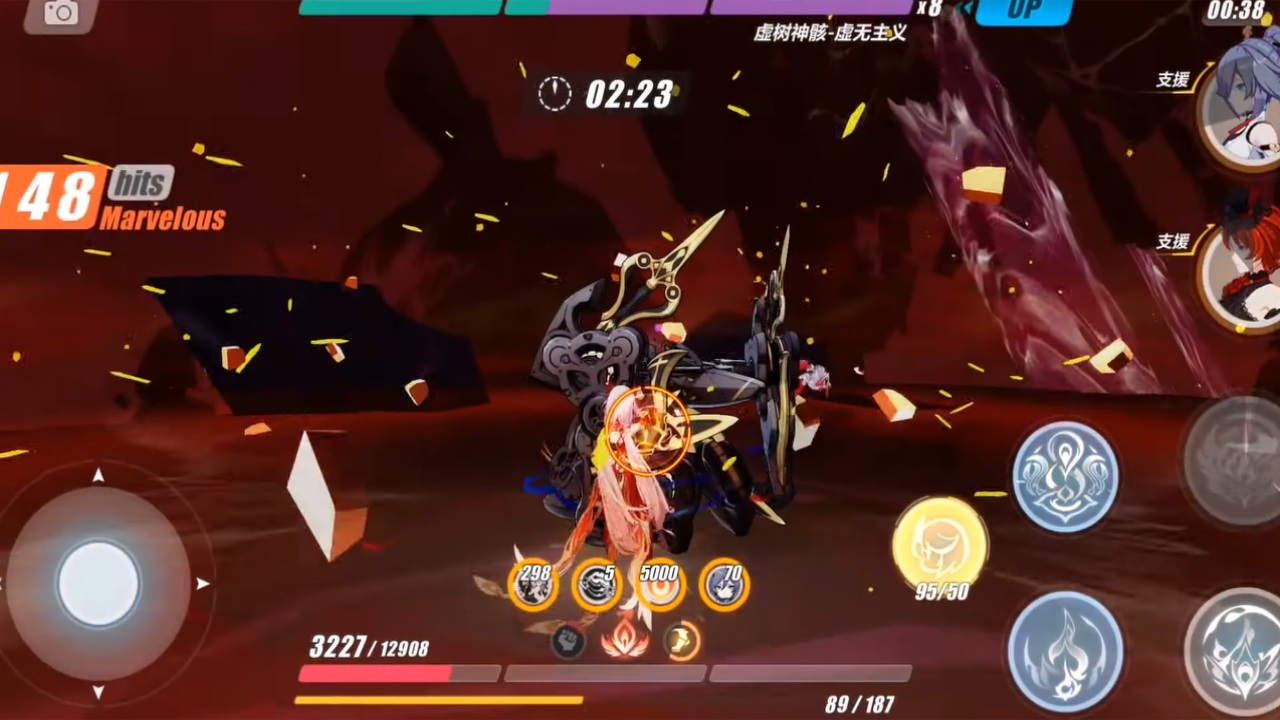Image resolution: width=1280 pixels, height=720 pixels.
Task: Click the virtual joystick's white center knob
Action: 98,584
